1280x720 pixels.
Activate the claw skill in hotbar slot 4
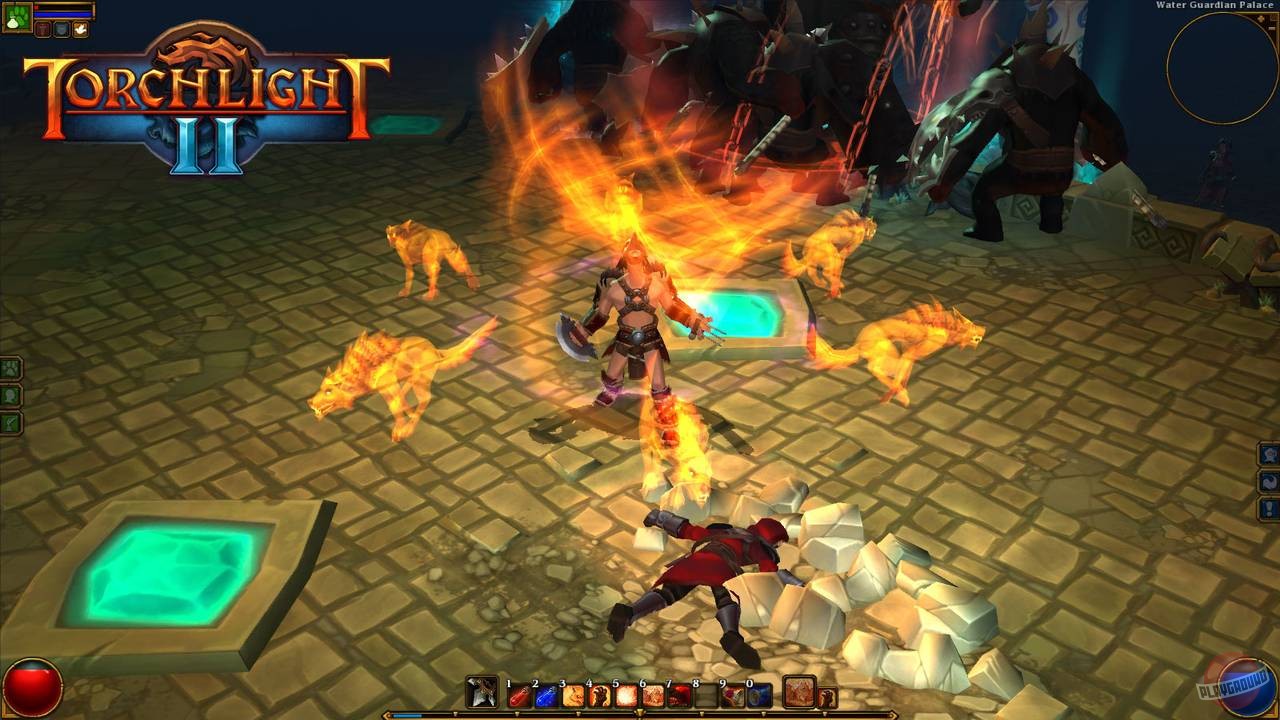(x=597, y=694)
